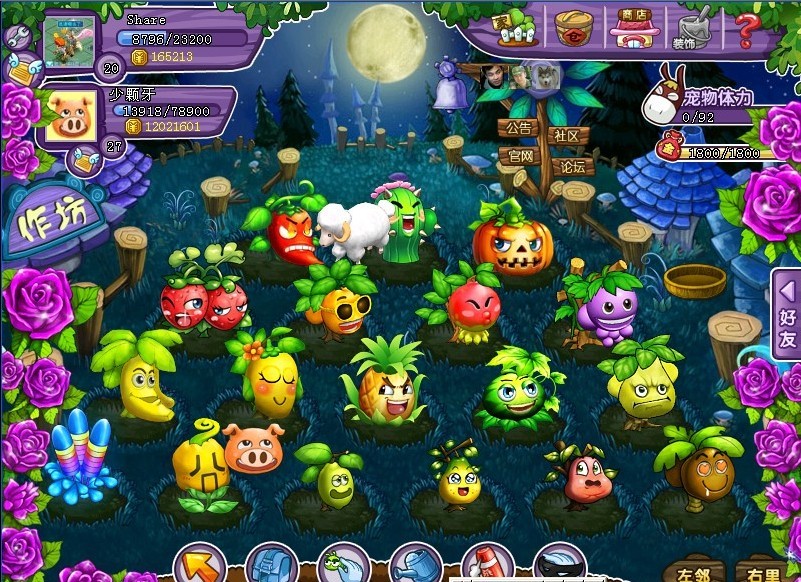
Task: Open the 论坛 forum signpost
Action: (x=572, y=166)
